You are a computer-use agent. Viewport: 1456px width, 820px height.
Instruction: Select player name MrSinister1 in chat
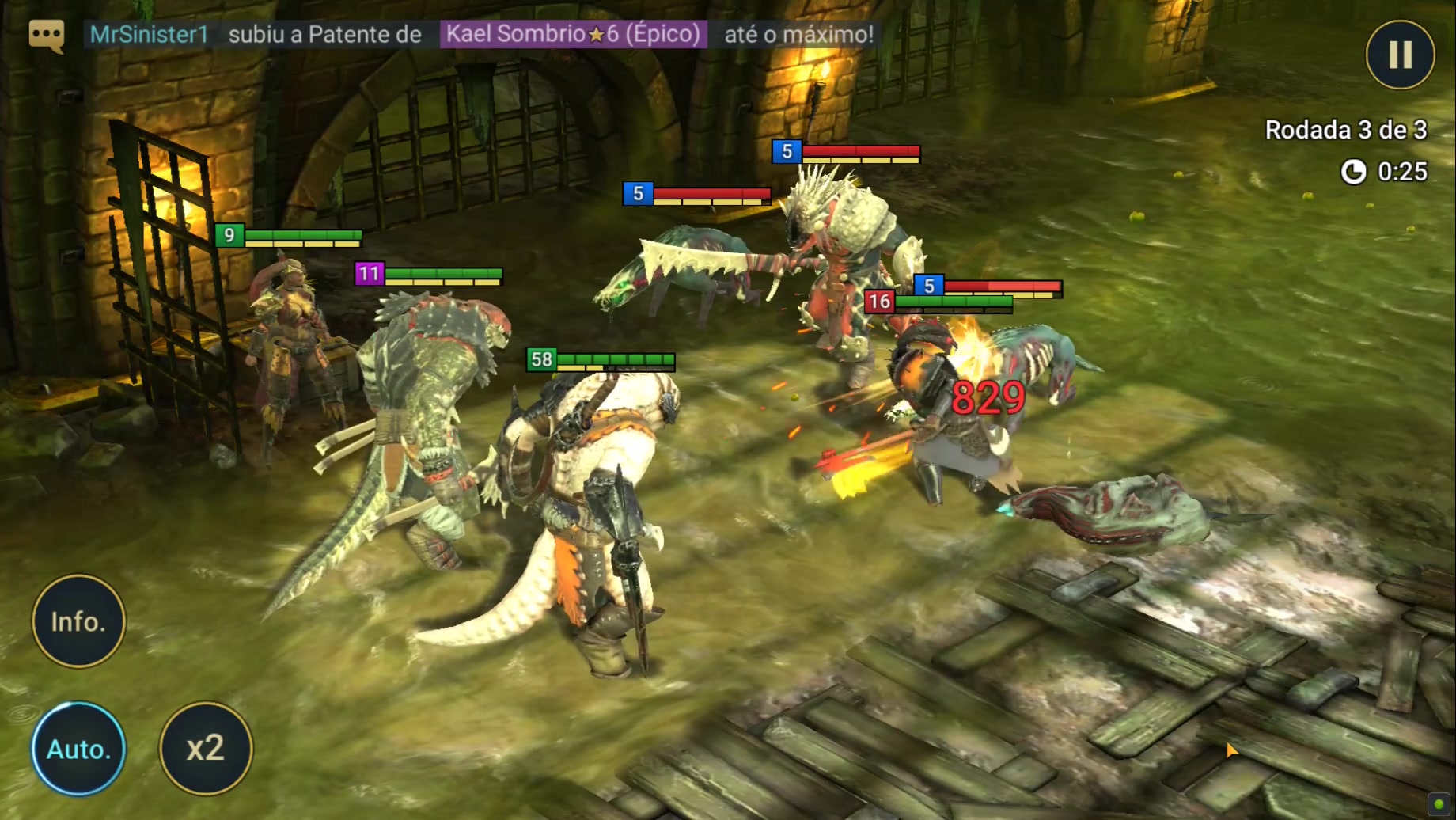click(x=149, y=34)
